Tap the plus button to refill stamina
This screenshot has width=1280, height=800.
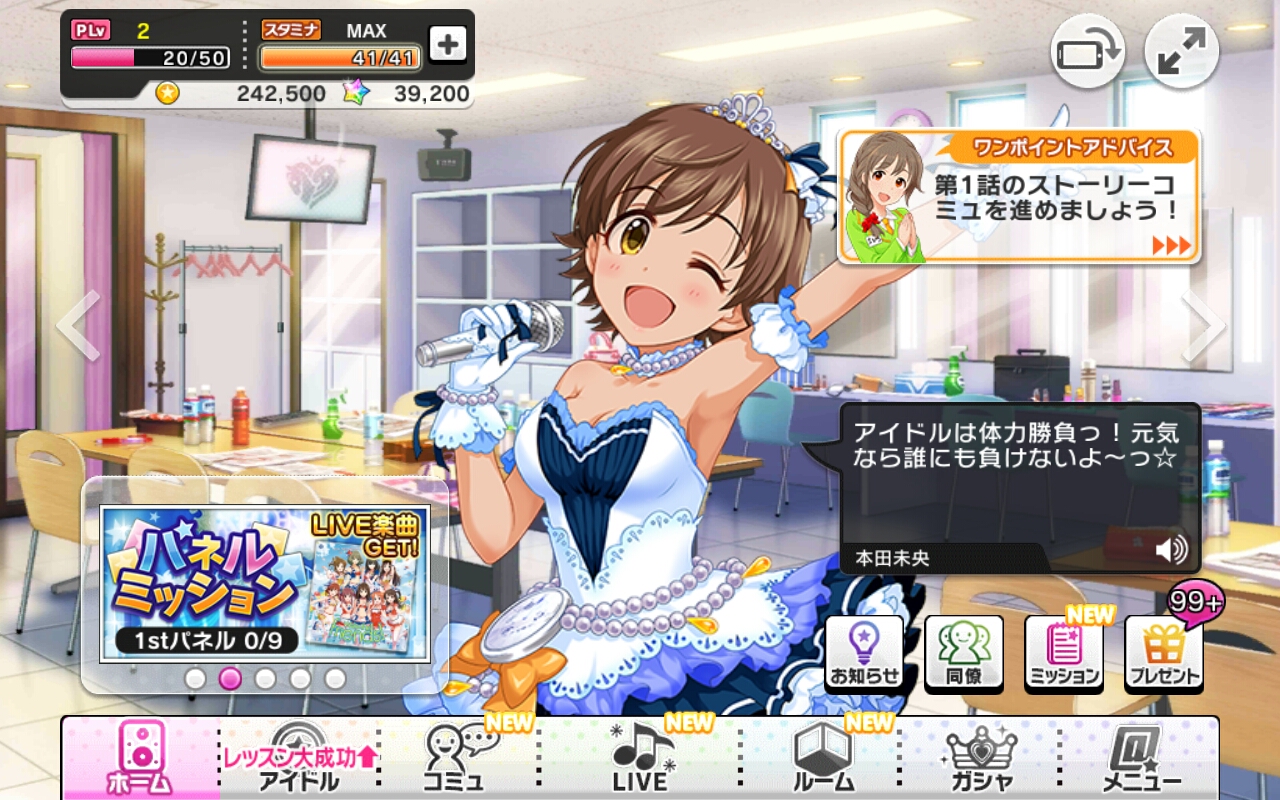447,44
